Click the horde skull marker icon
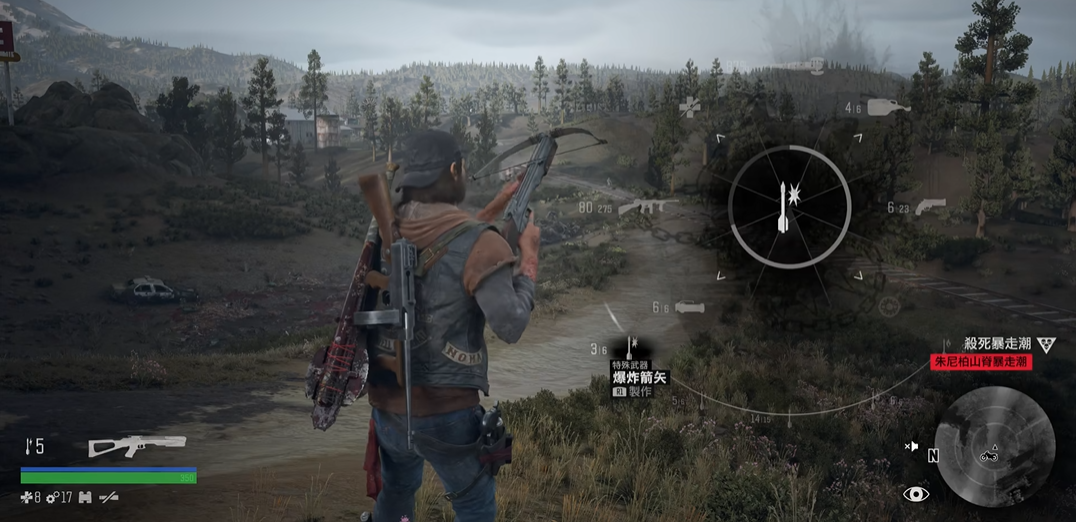 click(x=1046, y=345)
